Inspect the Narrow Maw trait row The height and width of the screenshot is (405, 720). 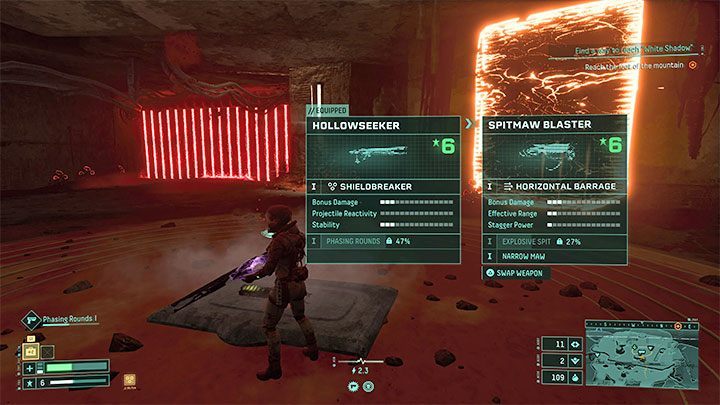tap(555, 257)
